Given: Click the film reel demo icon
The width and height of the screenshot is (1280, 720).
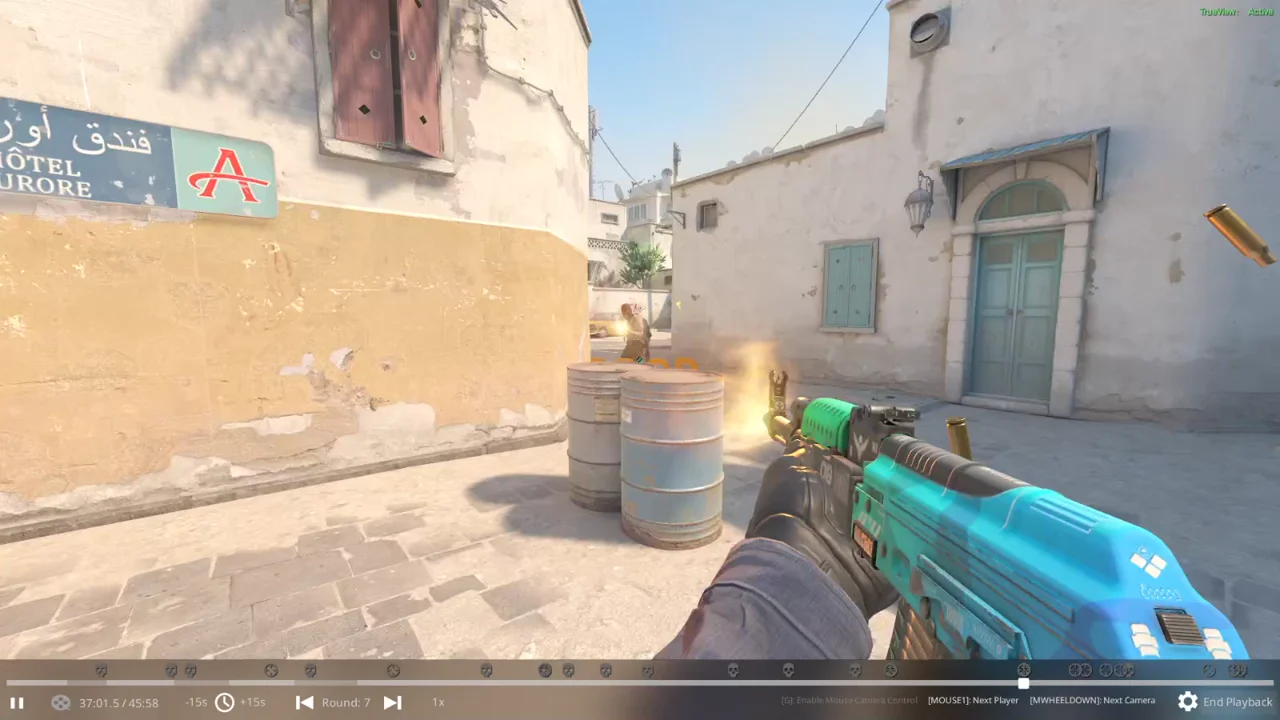Looking at the screenshot, I should [60, 702].
